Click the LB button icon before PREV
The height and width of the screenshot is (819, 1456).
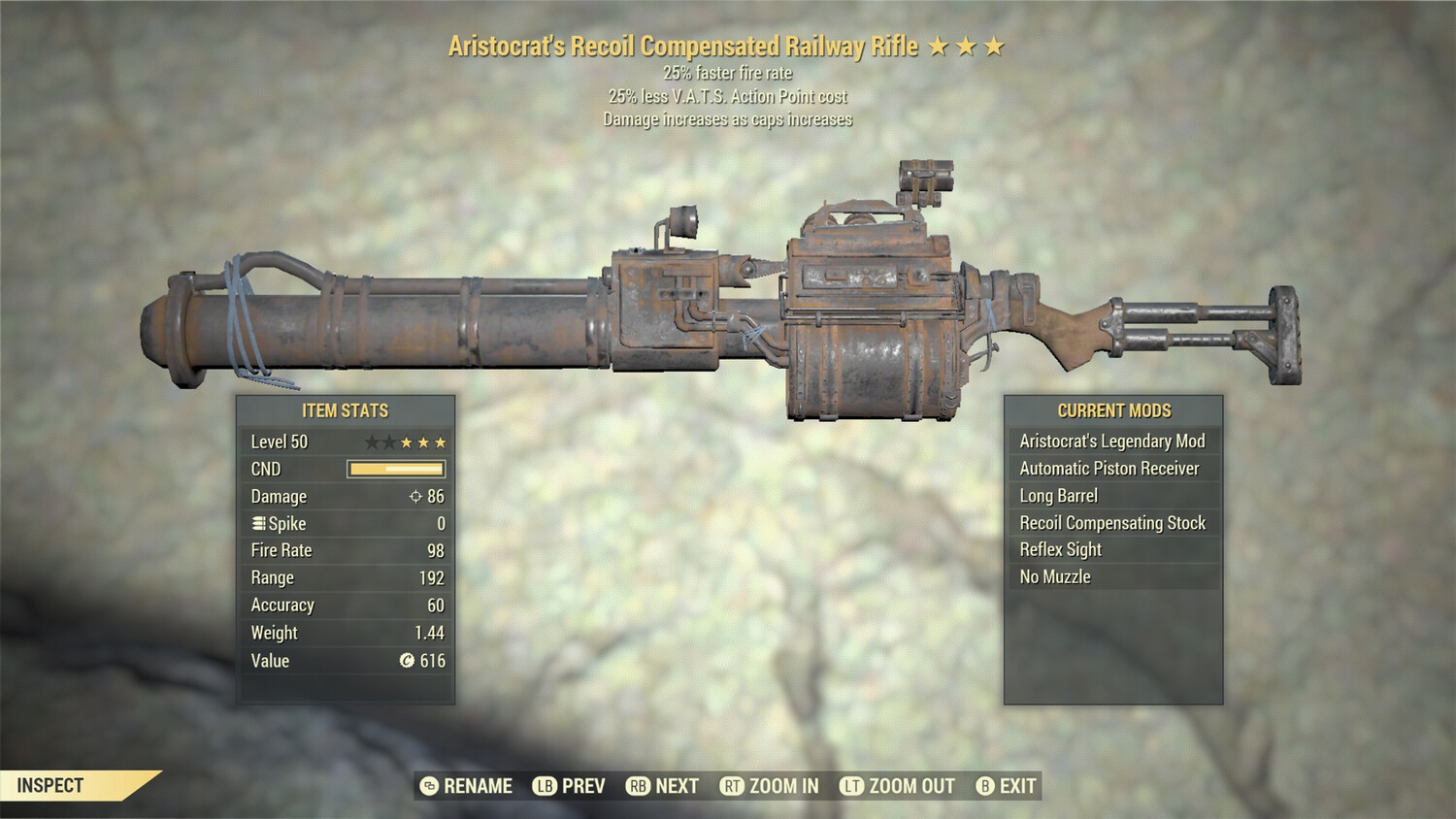click(544, 786)
